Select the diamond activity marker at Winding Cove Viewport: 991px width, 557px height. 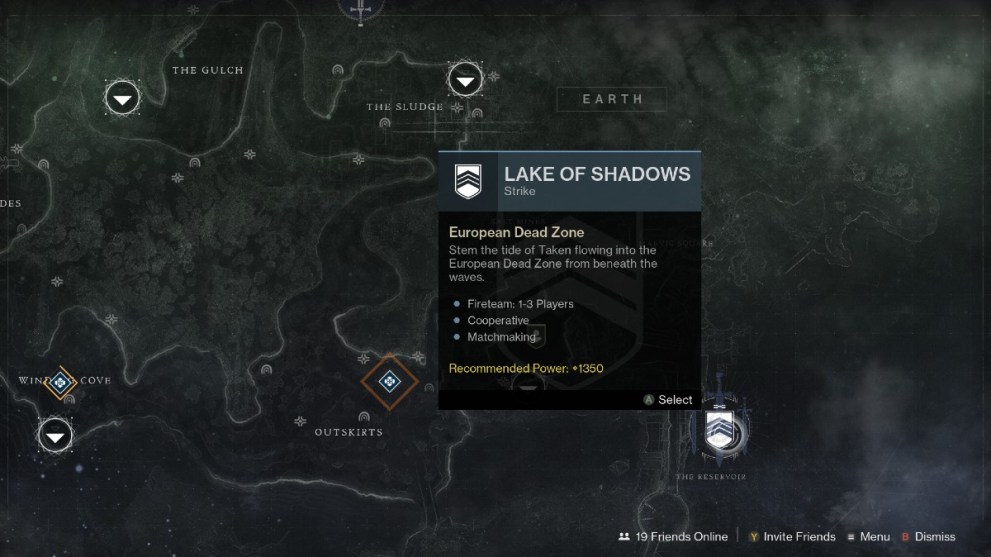pos(61,381)
